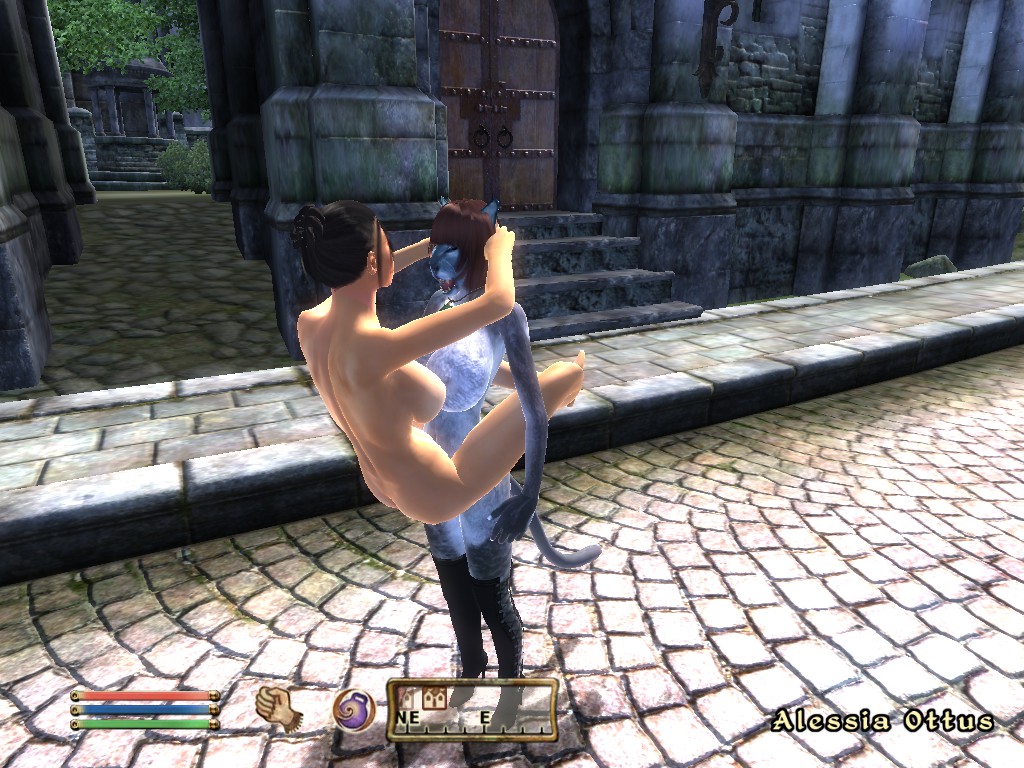Select the purple swirl spell icon

click(x=353, y=709)
